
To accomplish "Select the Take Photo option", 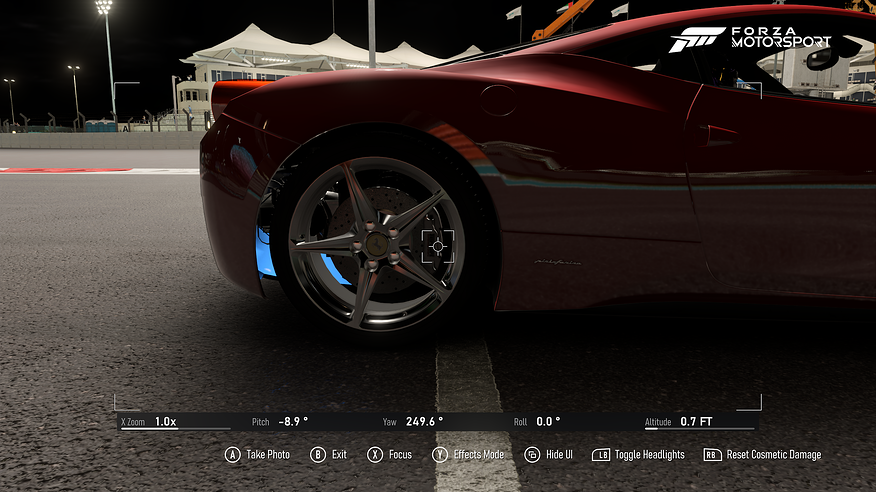I will tap(257, 455).
